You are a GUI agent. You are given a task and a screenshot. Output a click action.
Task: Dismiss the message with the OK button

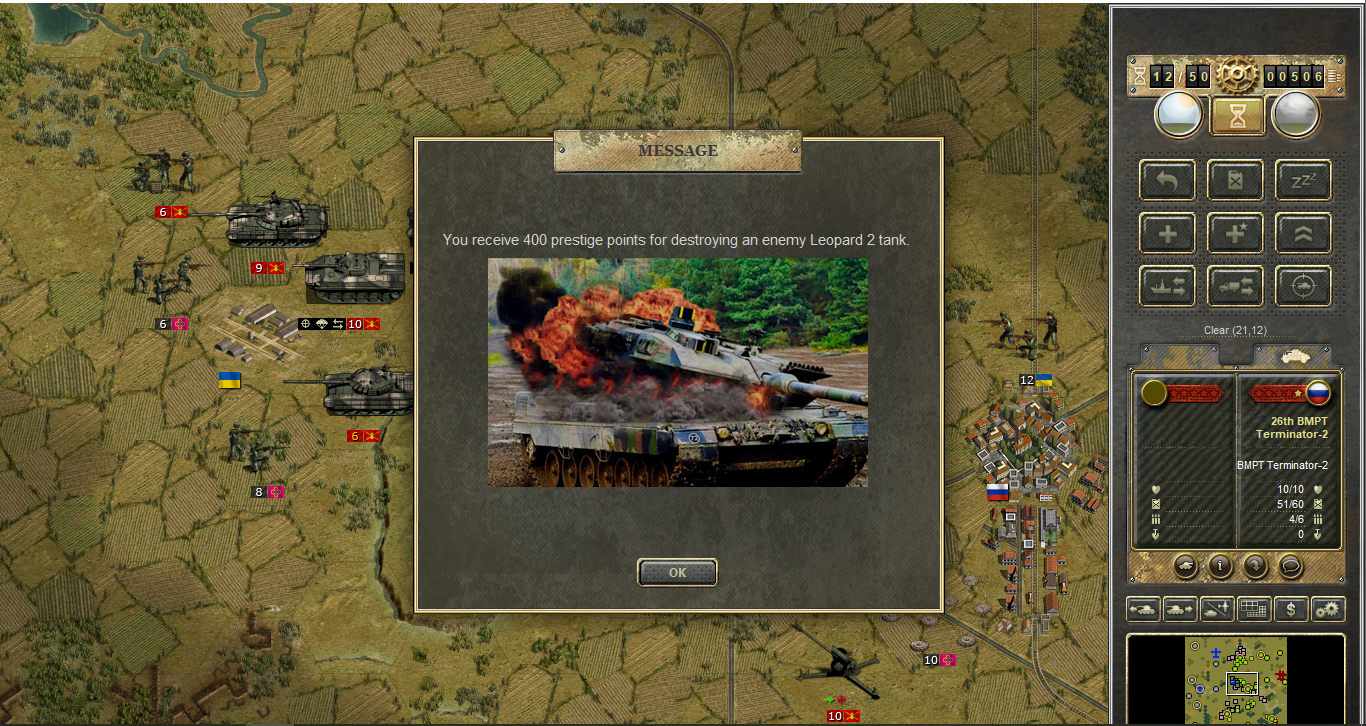click(677, 573)
